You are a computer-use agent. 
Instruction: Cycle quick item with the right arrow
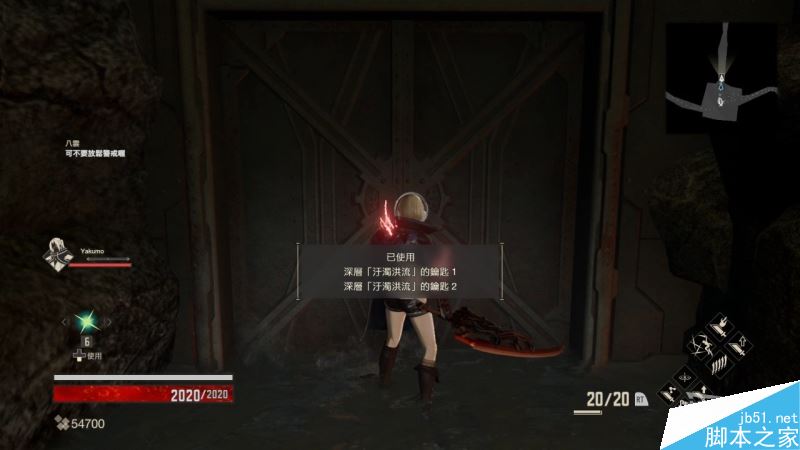(107, 321)
